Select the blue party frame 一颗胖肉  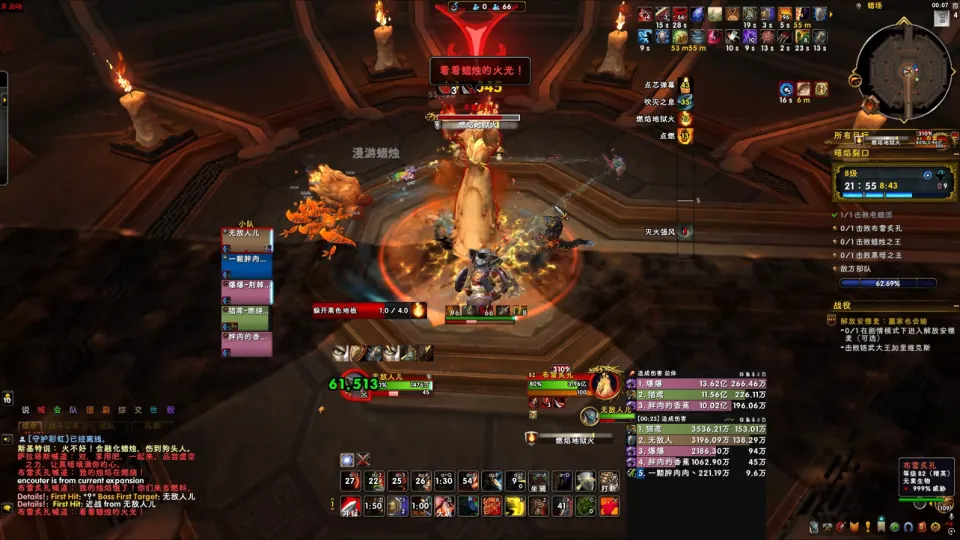[x=247, y=259]
